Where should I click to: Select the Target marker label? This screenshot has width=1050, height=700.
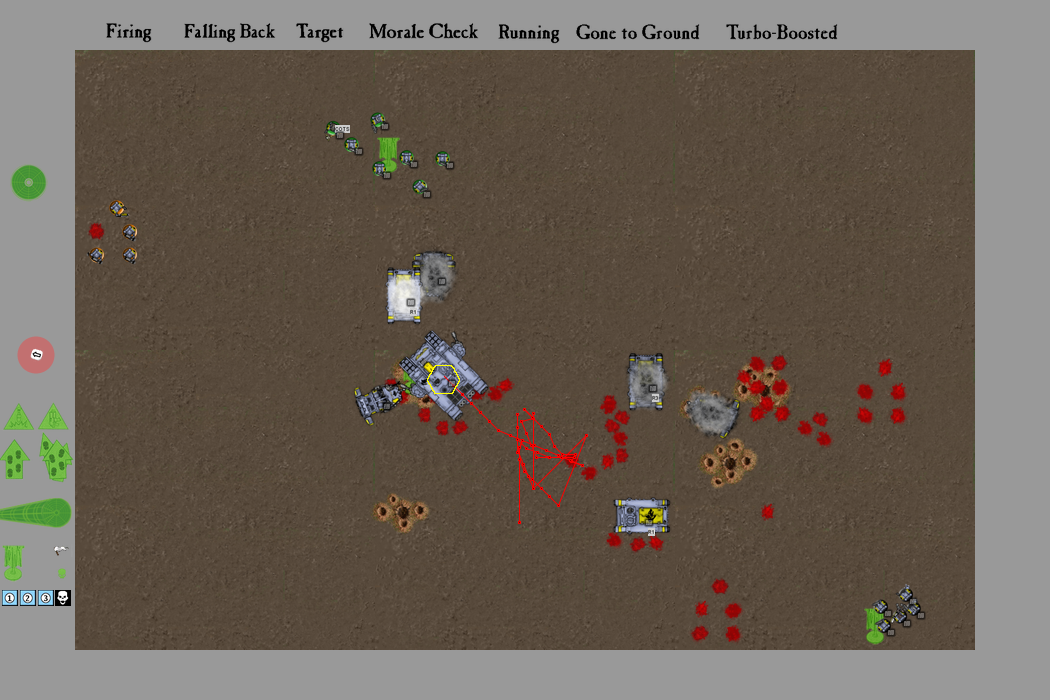320,32
